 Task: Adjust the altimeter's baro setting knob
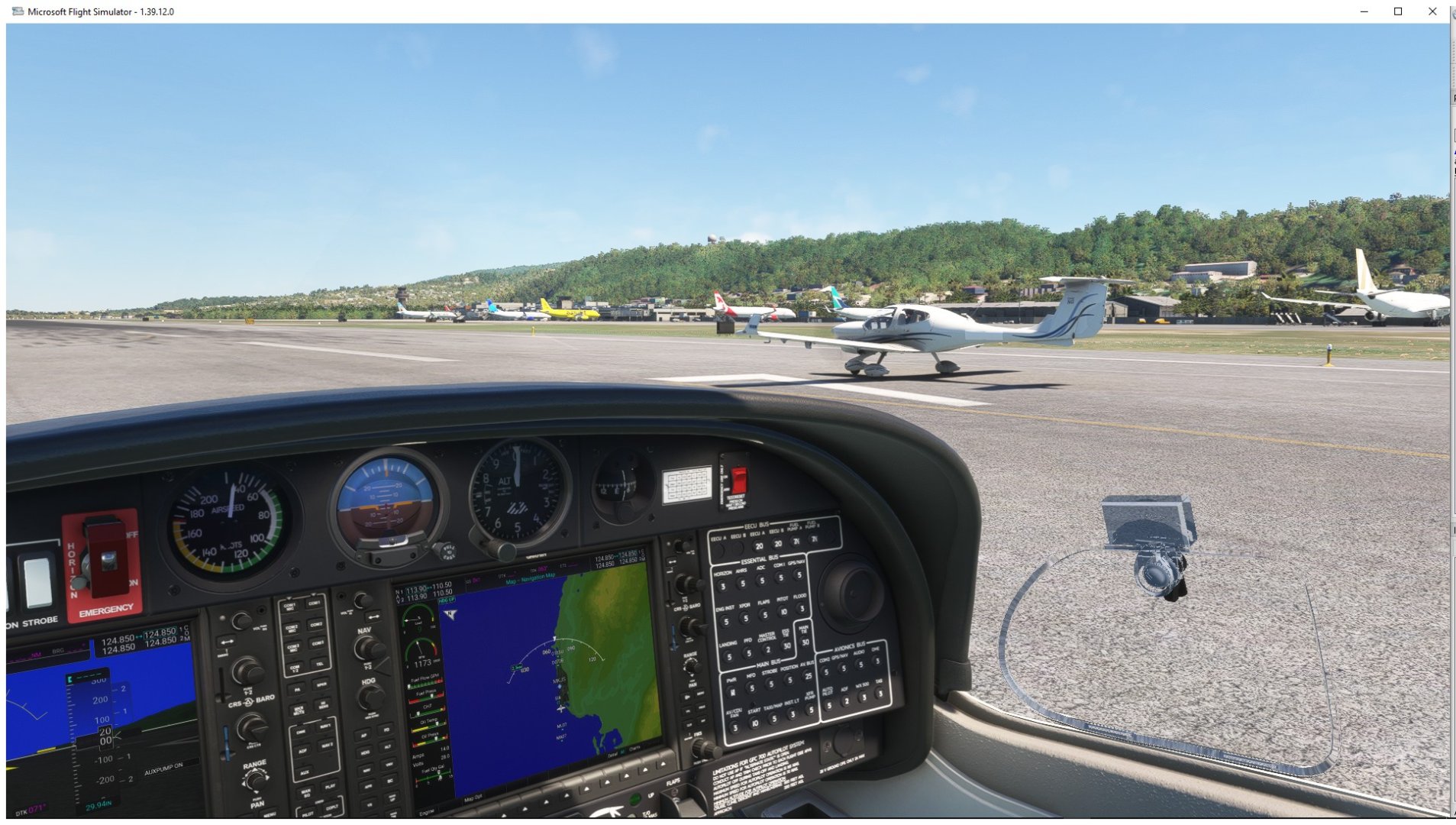point(500,550)
